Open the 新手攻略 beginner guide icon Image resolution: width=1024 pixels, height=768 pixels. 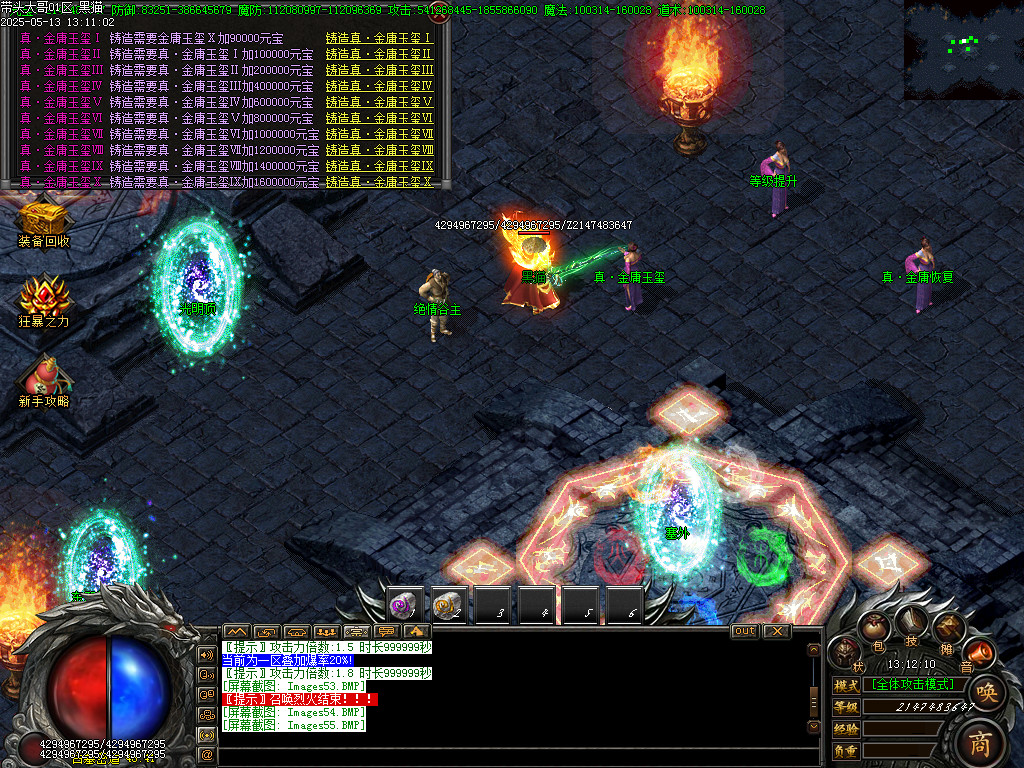43,378
